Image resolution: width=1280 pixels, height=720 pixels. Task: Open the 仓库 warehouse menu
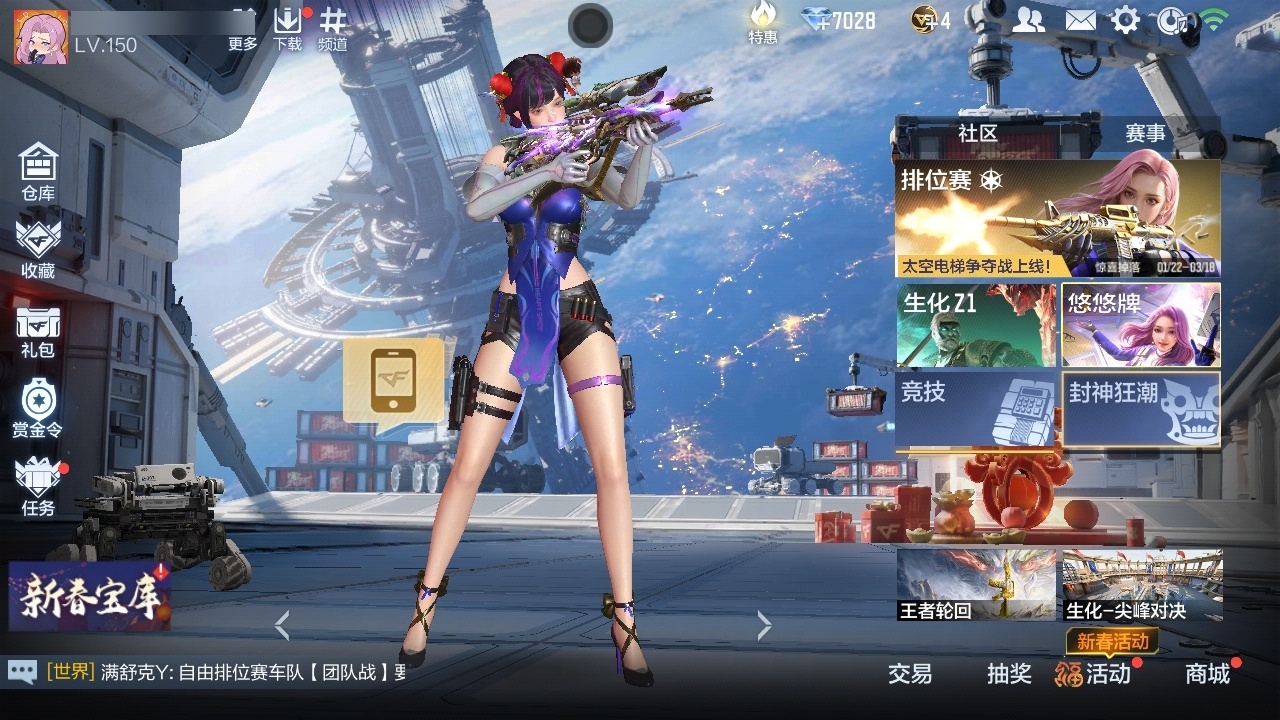pyautogui.click(x=38, y=171)
